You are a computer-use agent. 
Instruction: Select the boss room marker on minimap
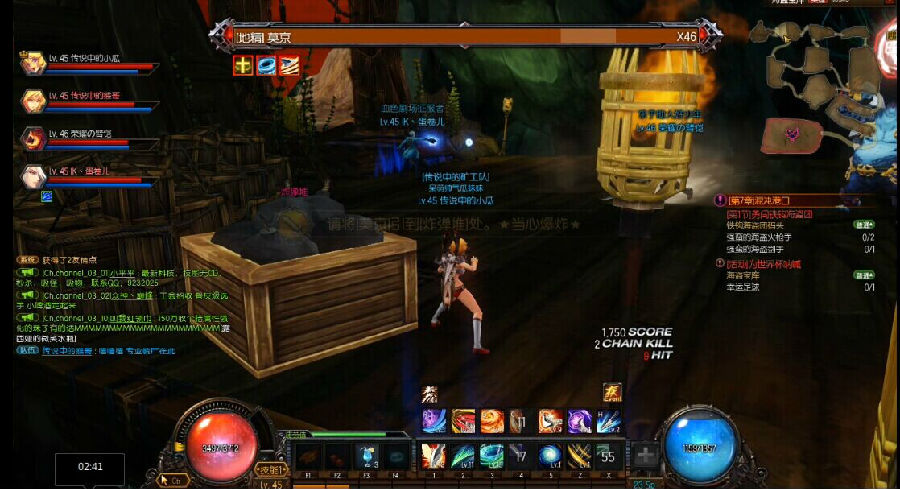coord(792,134)
